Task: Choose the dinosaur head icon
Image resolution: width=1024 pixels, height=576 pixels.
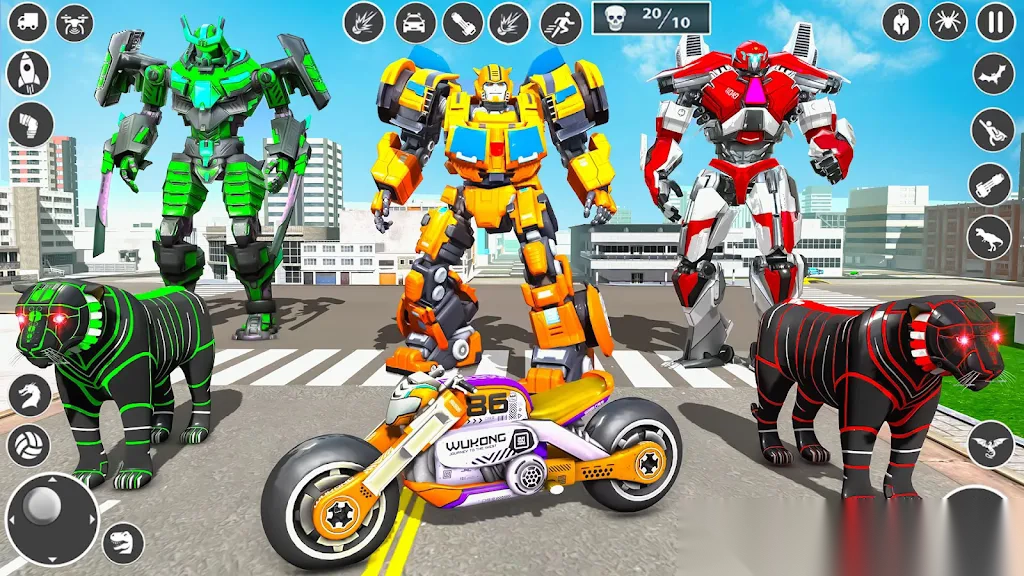Action: click(x=123, y=543)
